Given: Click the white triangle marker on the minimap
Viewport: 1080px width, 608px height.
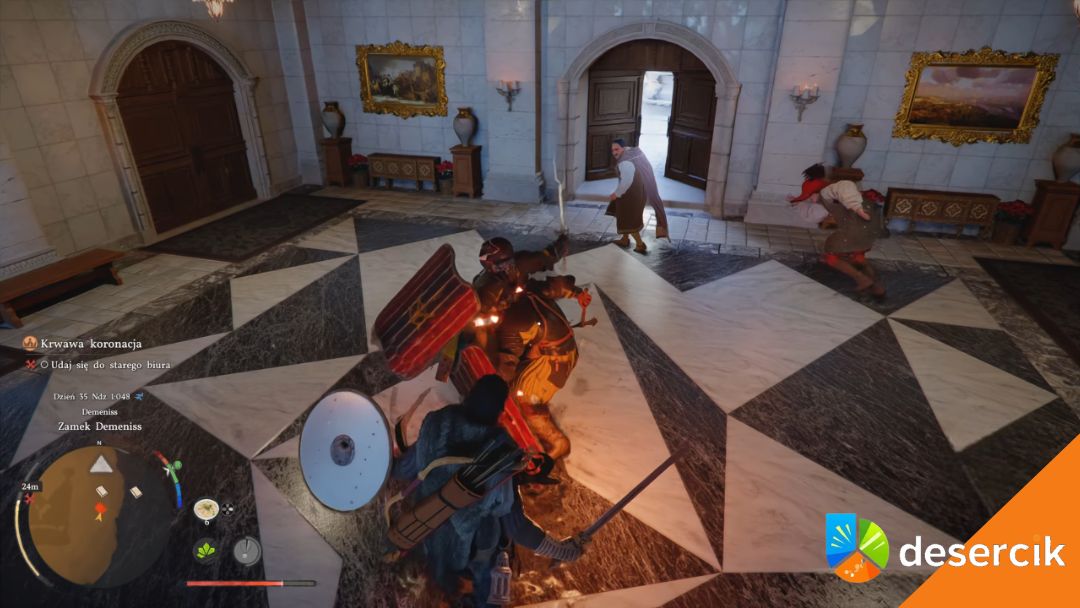Looking at the screenshot, I should click(102, 463).
